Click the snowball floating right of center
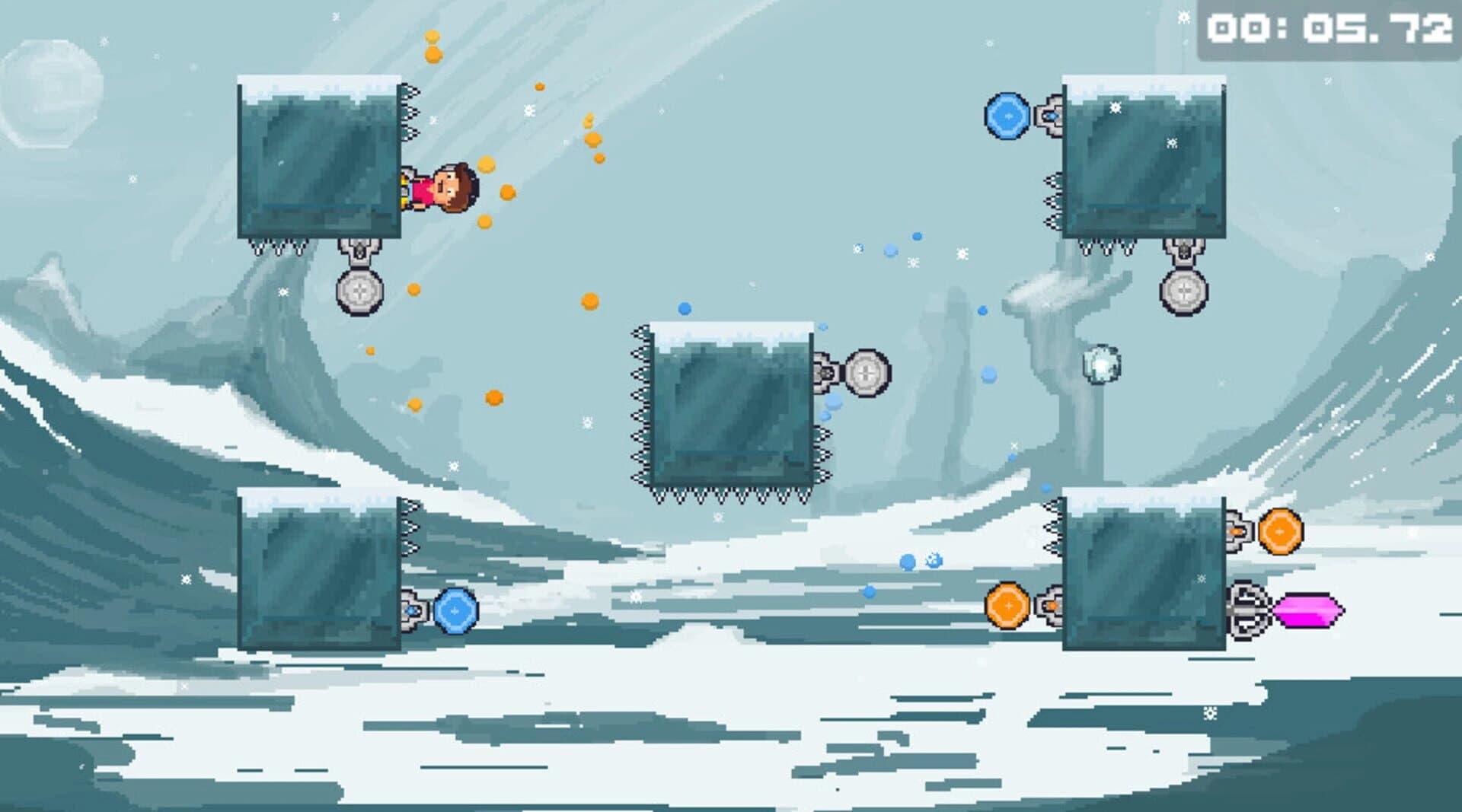Screen dimensions: 1462x812 pyautogui.click(x=1103, y=366)
